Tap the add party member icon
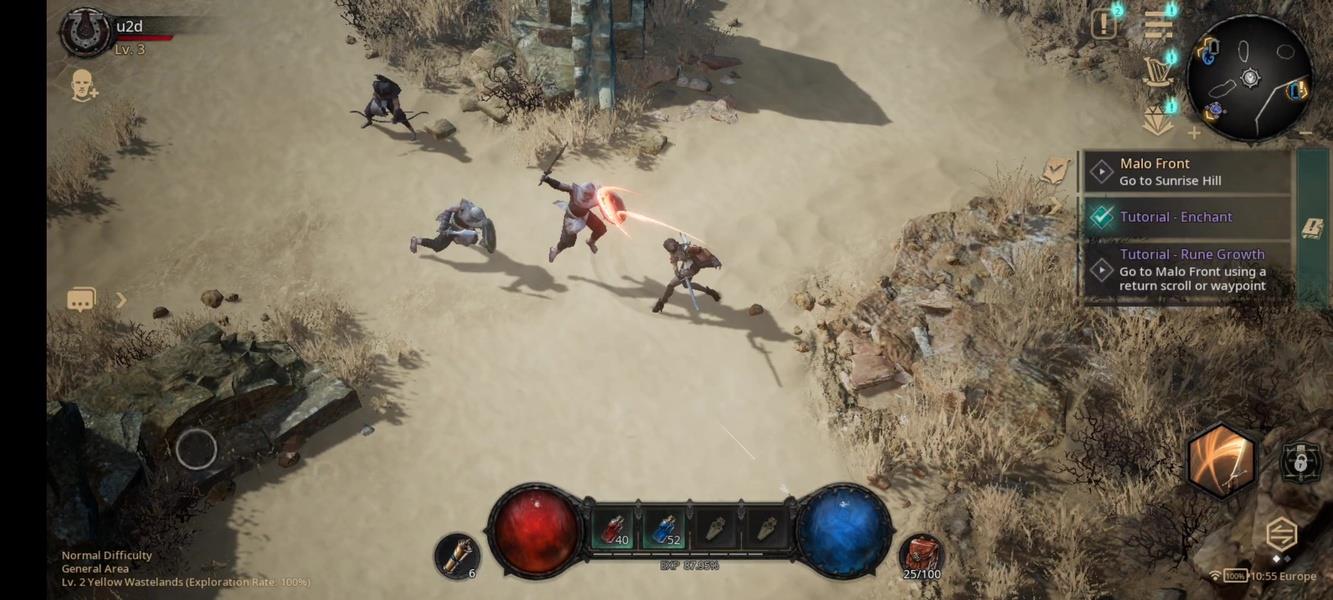Viewport: 1333px width, 600px height. tap(84, 86)
